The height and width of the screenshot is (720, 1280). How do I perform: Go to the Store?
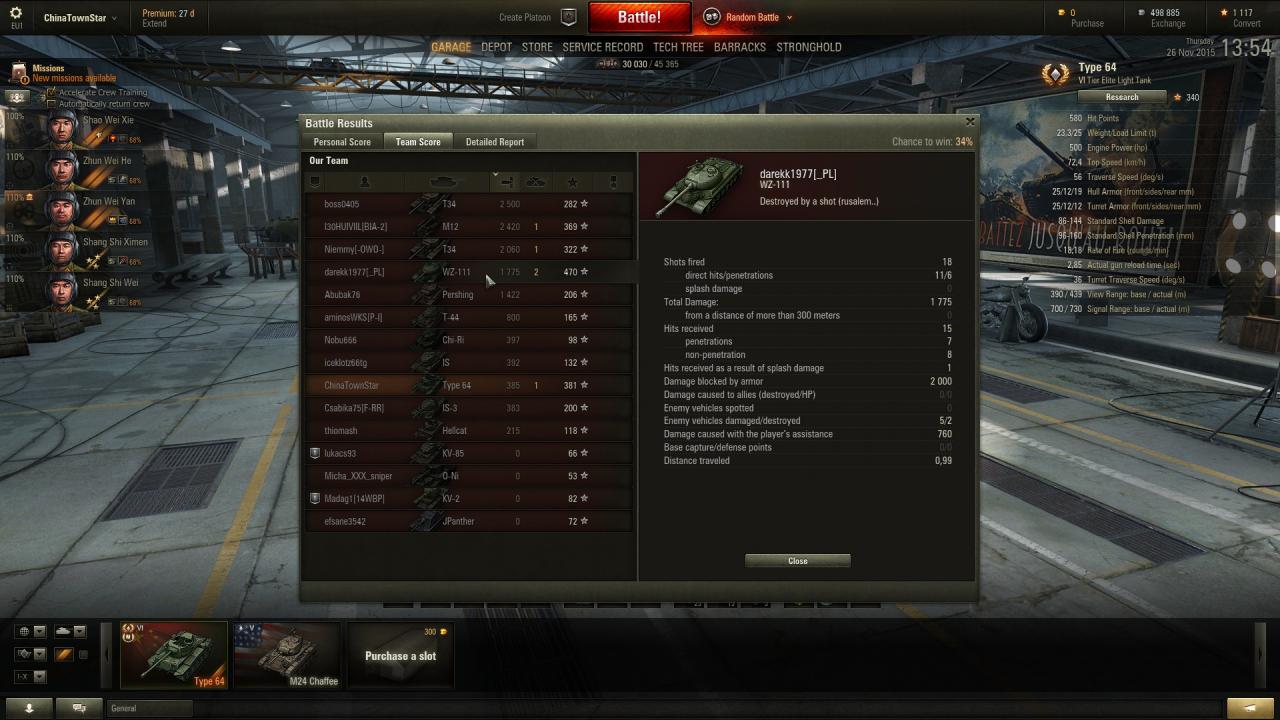537,47
